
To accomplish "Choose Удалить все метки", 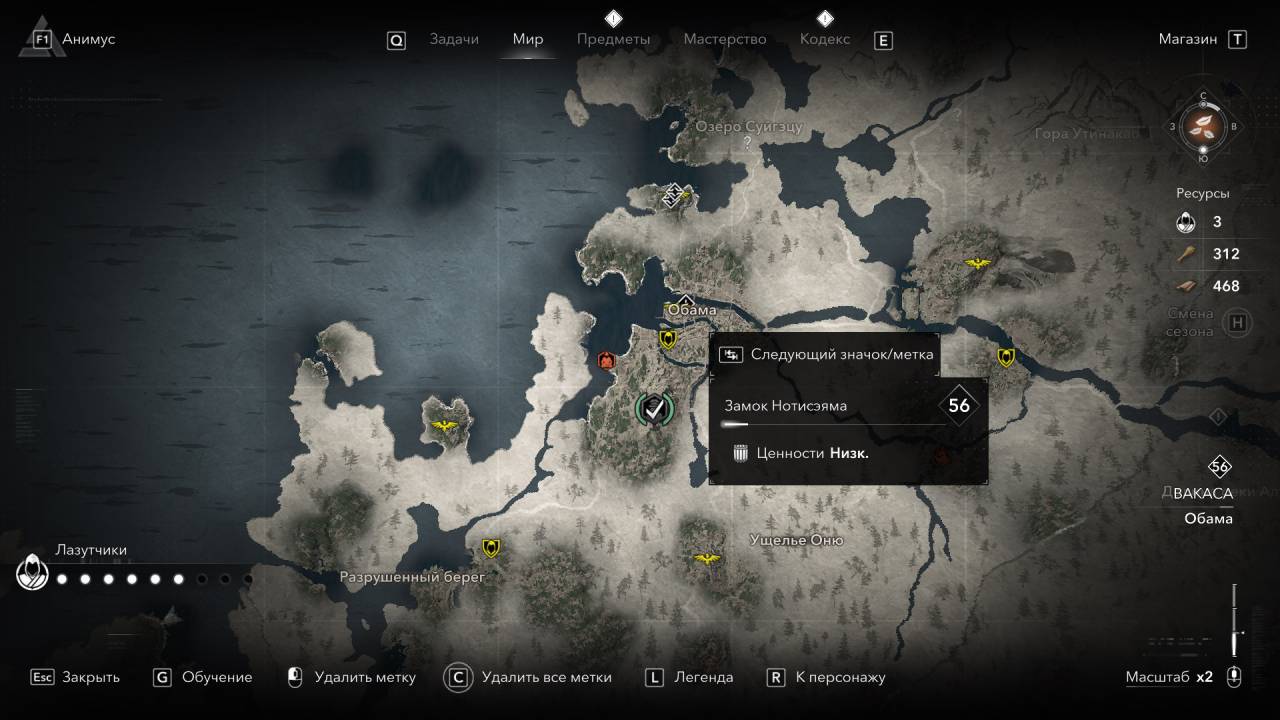I will [x=546, y=677].
